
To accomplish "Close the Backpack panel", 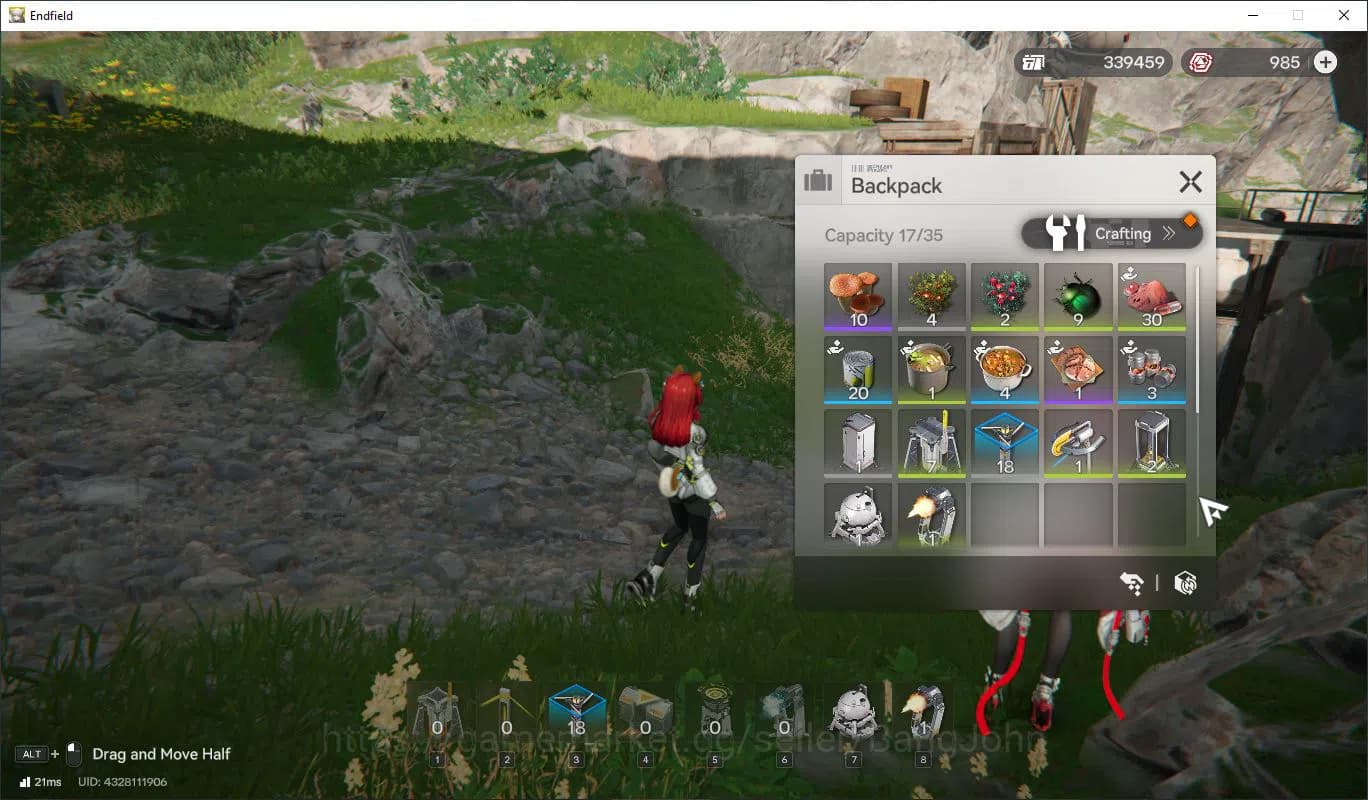I will (1190, 182).
